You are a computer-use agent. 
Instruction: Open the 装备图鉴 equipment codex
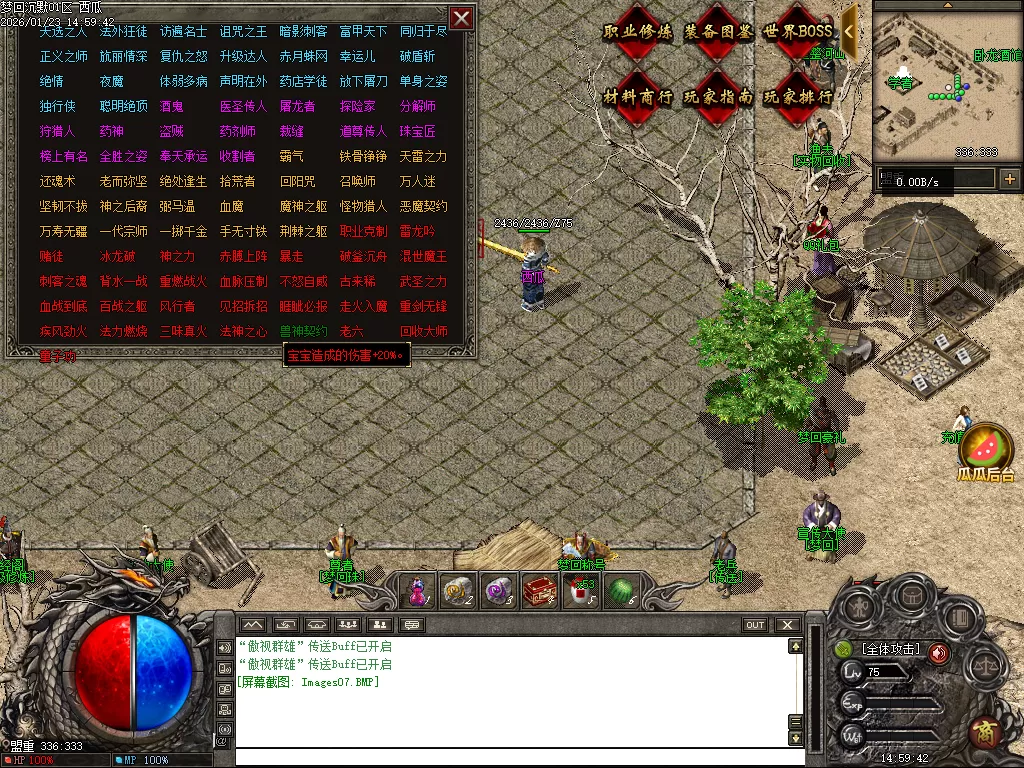tap(718, 31)
